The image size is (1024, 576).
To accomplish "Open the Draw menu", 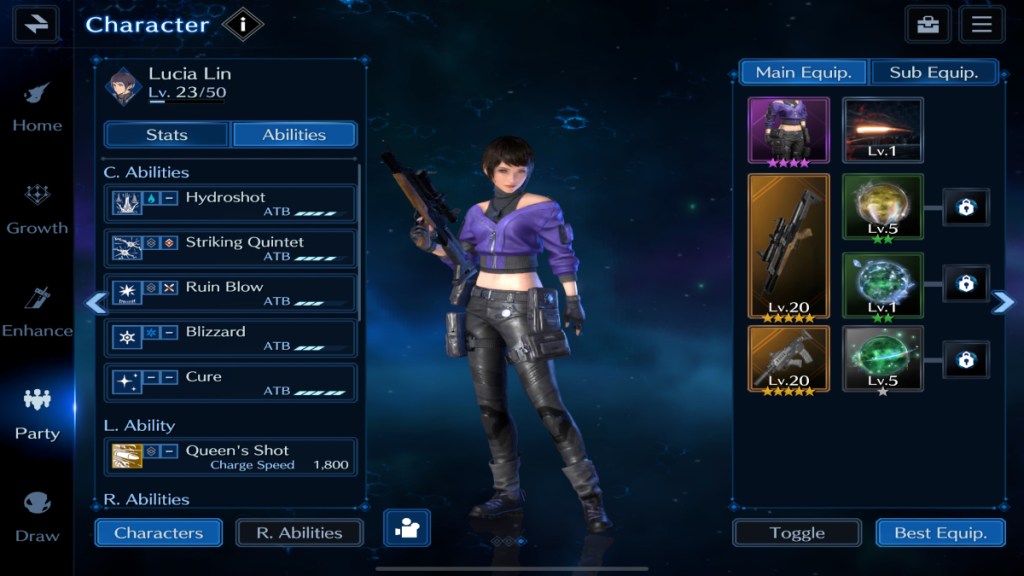I will (x=37, y=516).
